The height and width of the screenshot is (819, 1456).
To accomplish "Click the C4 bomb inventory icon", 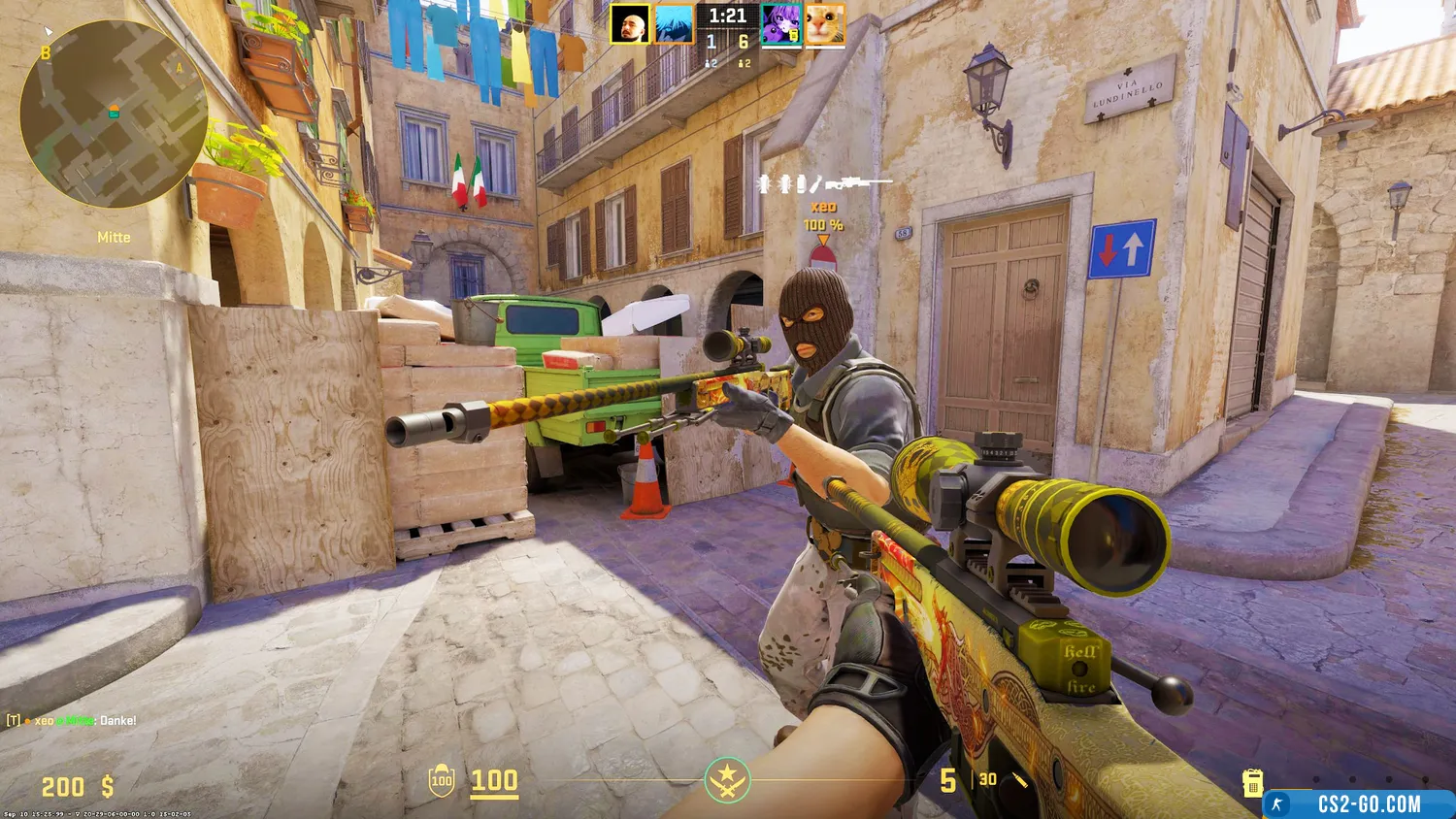I will pos(1252,781).
